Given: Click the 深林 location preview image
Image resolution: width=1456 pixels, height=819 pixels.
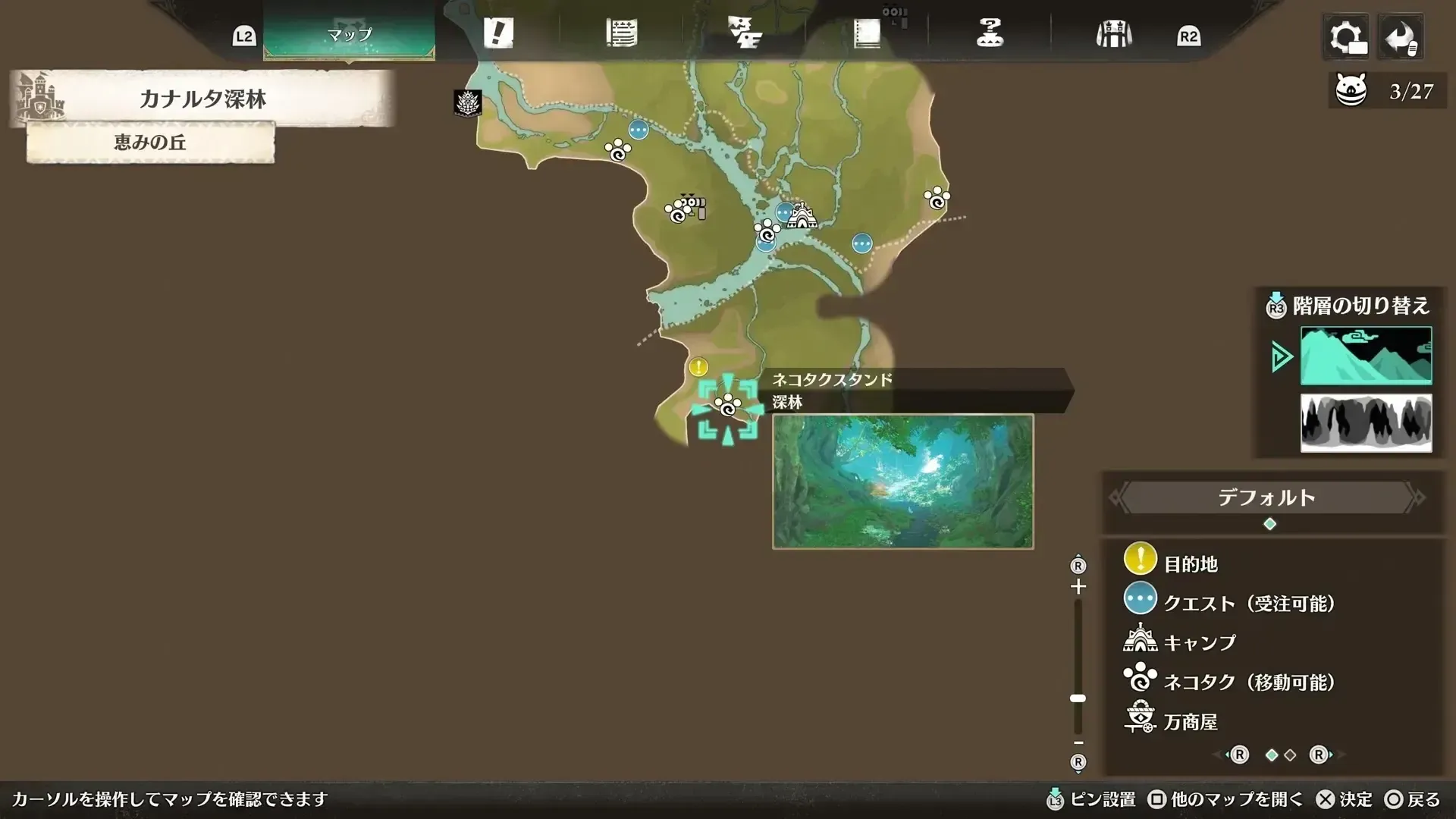Looking at the screenshot, I should 902,481.
